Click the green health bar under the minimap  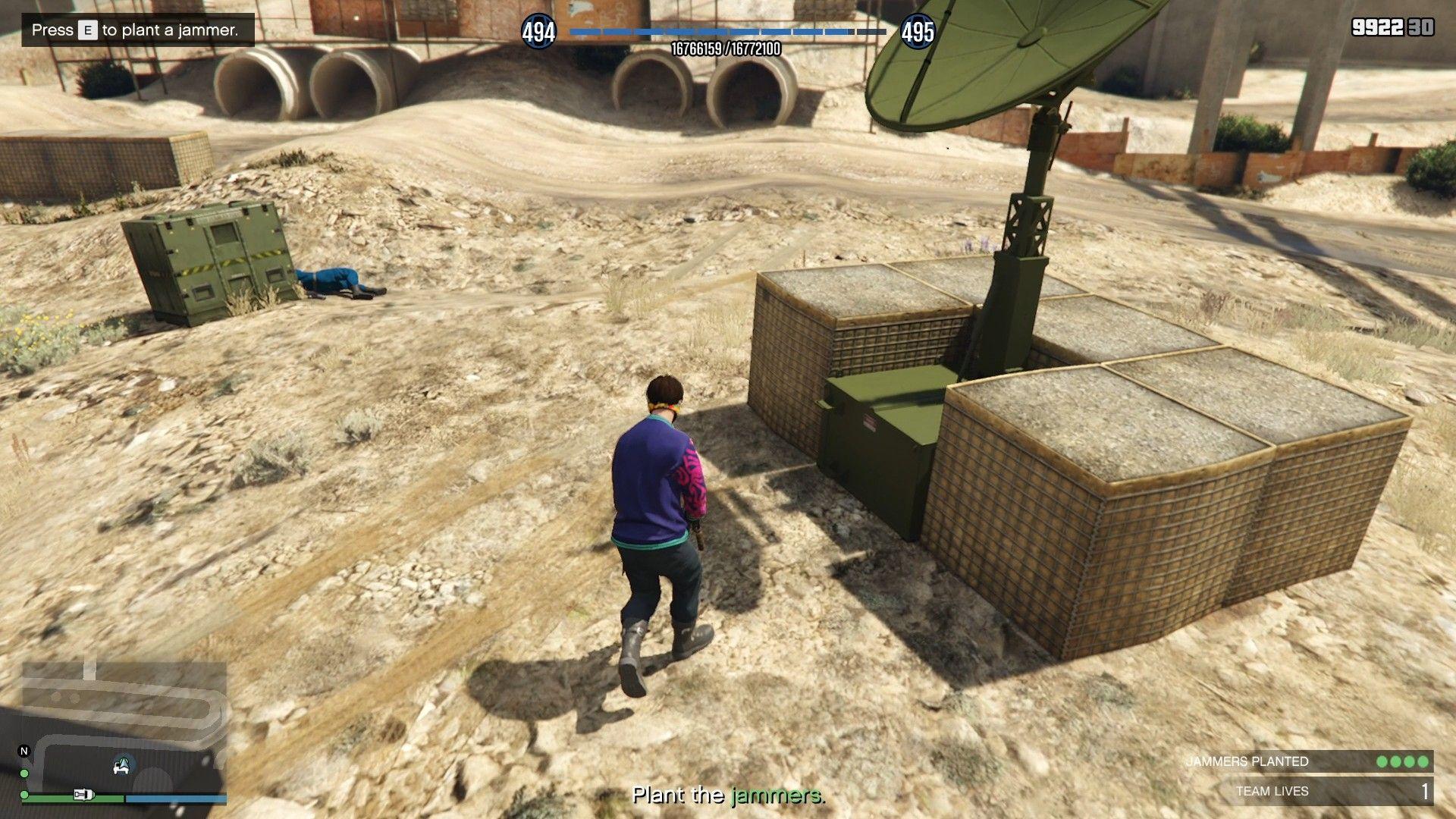[x=55, y=799]
